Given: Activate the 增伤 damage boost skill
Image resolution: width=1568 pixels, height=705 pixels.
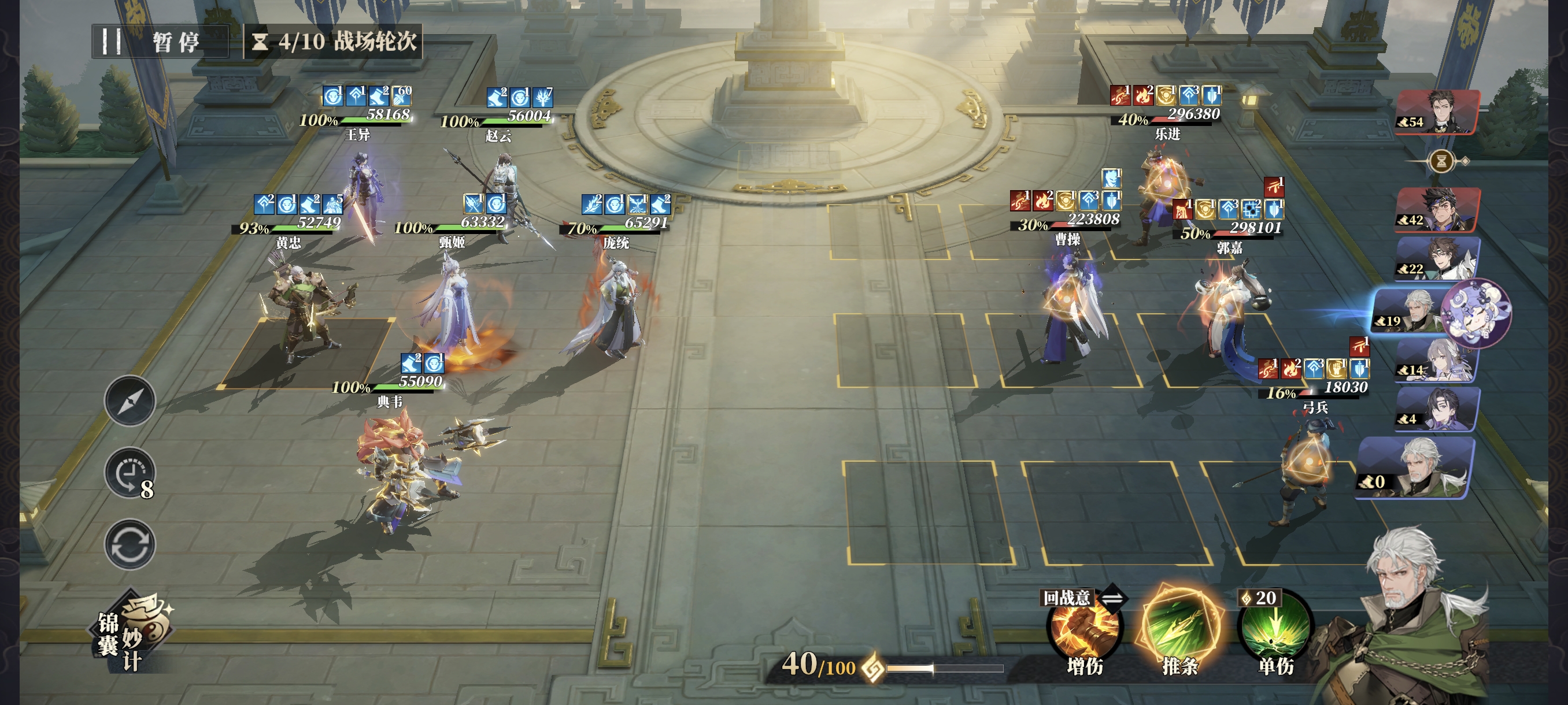Looking at the screenshot, I should coord(1084,633).
